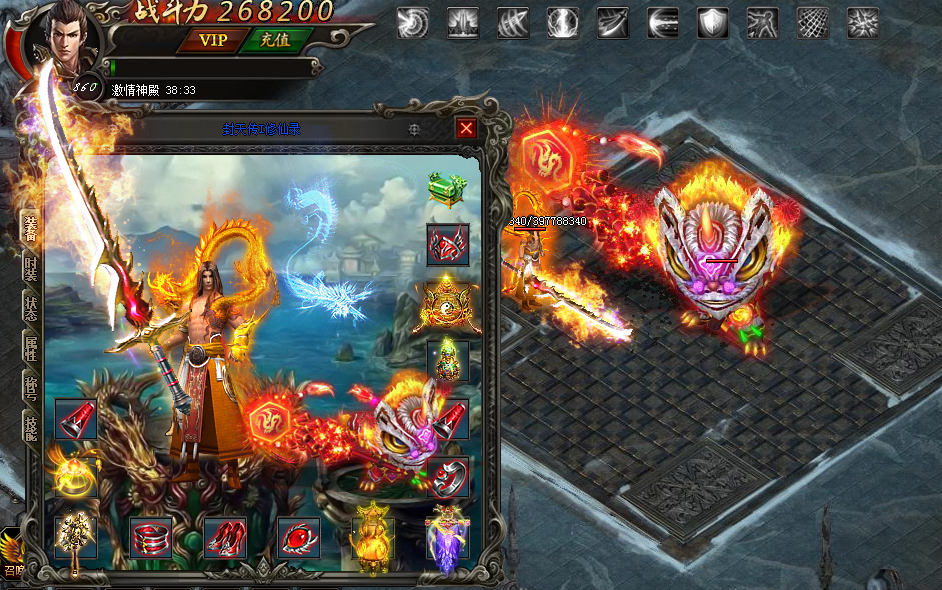
Task: Switch to the 时装 costume tab
Action: click(31, 266)
